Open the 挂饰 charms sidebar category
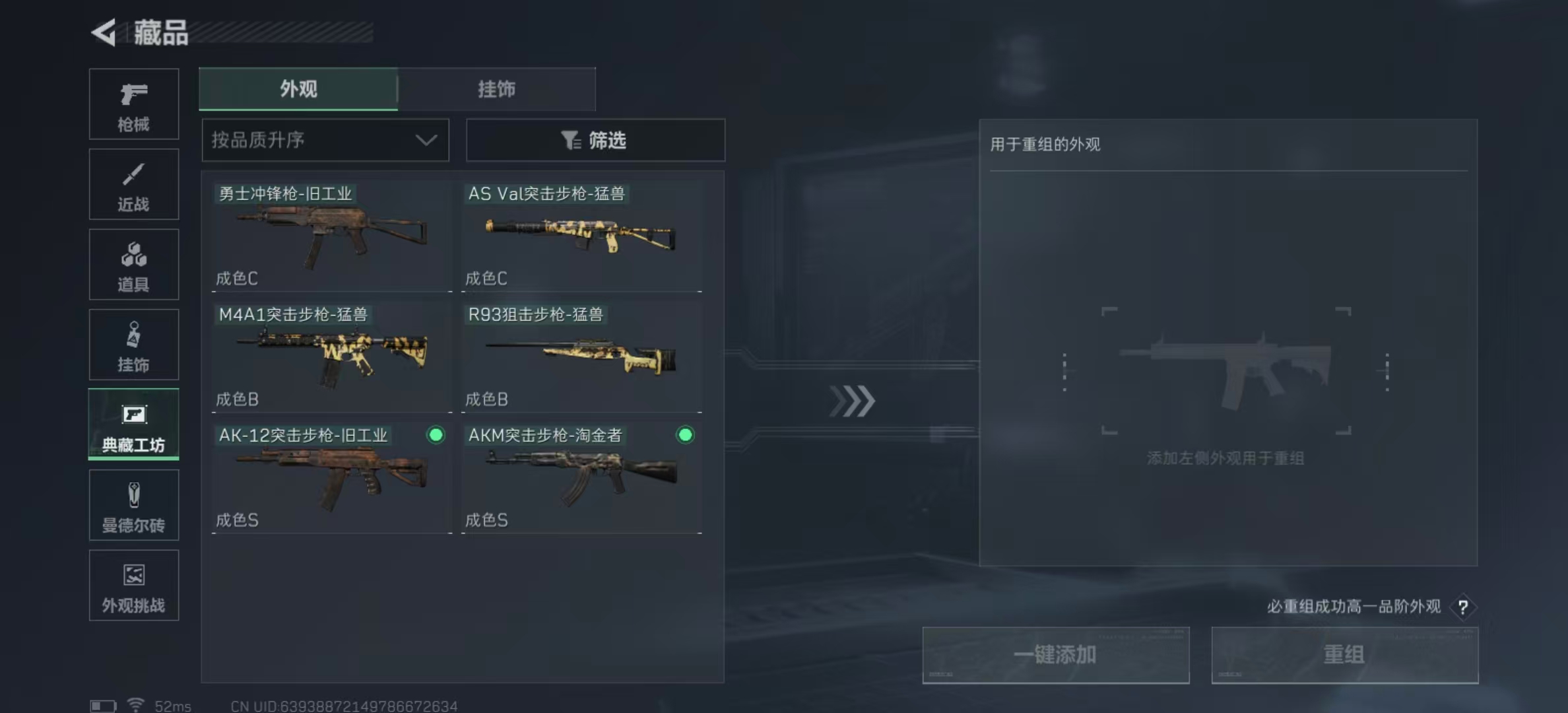This screenshot has height=713, width=1568. coord(133,343)
